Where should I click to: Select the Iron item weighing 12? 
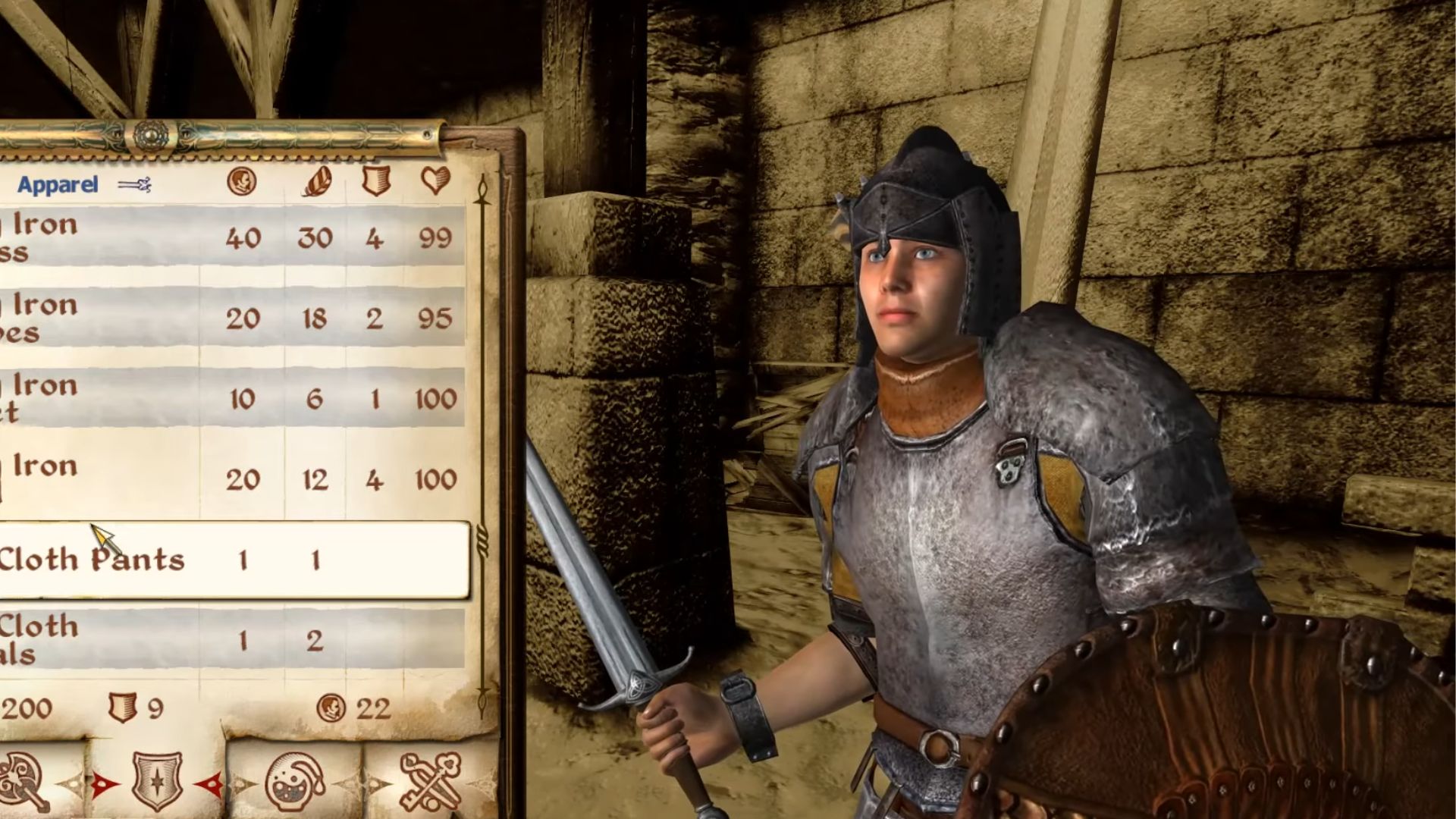click(227, 479)
